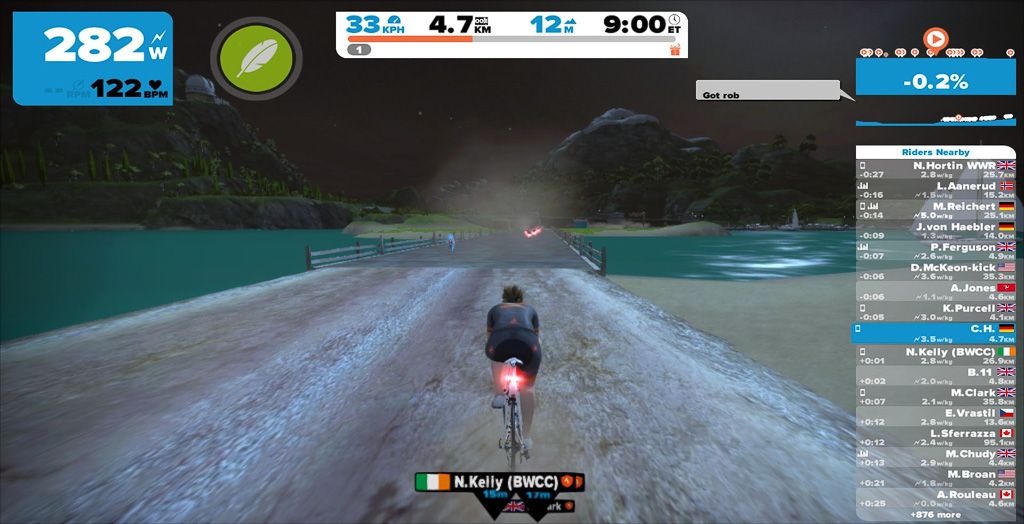Select M.Chudy rider row
The width and height of the screenshot is (1024, 524).
click(935, 458)
